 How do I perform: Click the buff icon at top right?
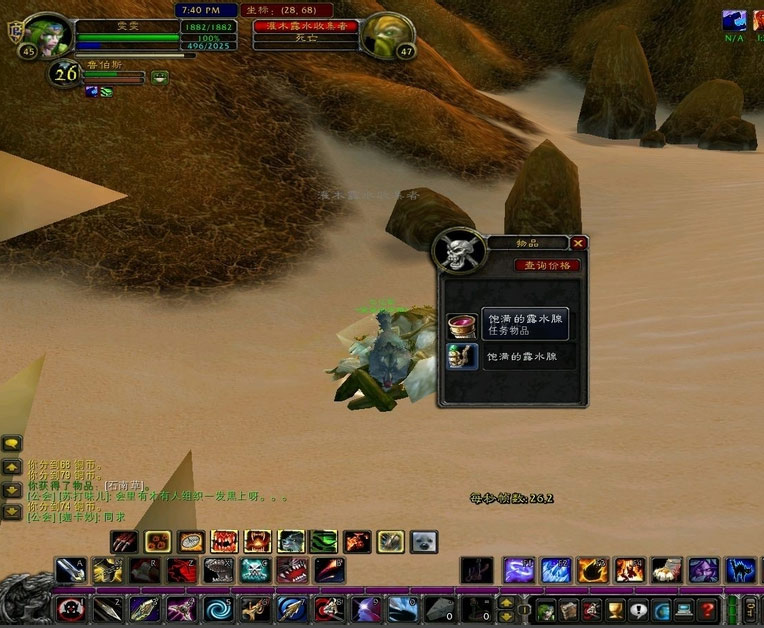734,20
